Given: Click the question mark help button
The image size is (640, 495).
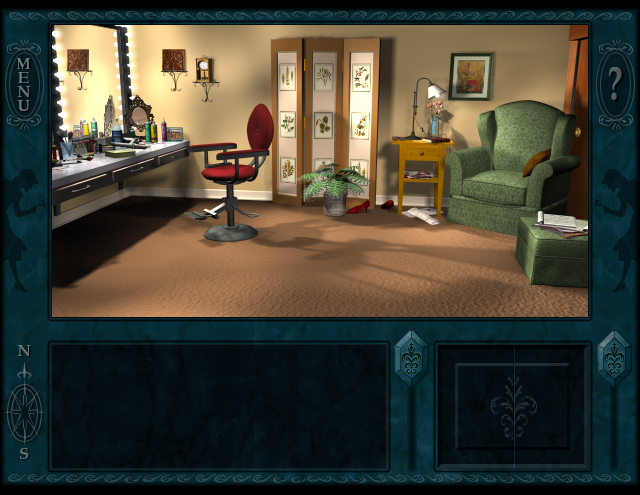Looking at the screenshot, I should pyautogui.click(x=613, y=84).
